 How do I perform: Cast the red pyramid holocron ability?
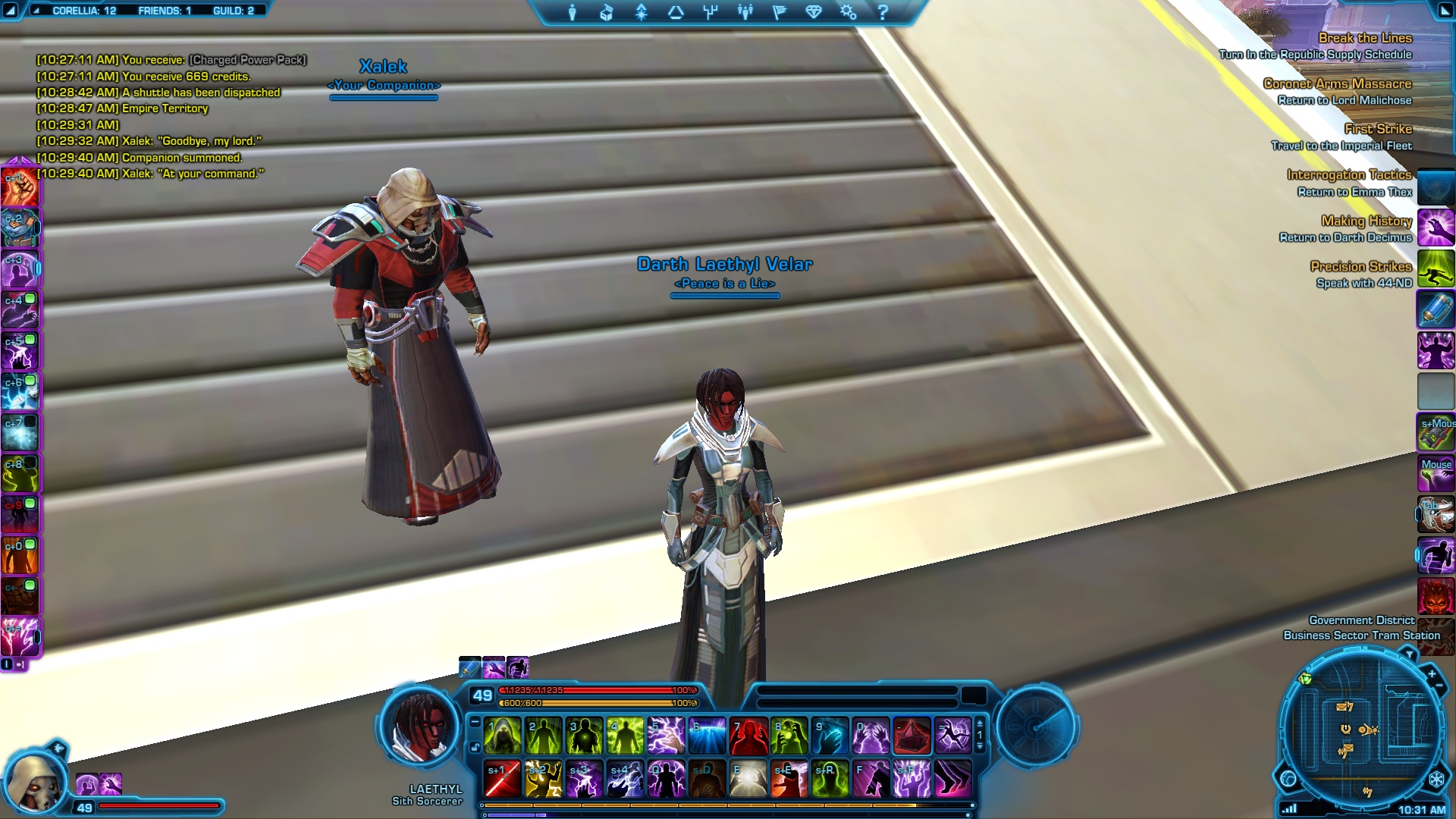[x=912, y=736]
